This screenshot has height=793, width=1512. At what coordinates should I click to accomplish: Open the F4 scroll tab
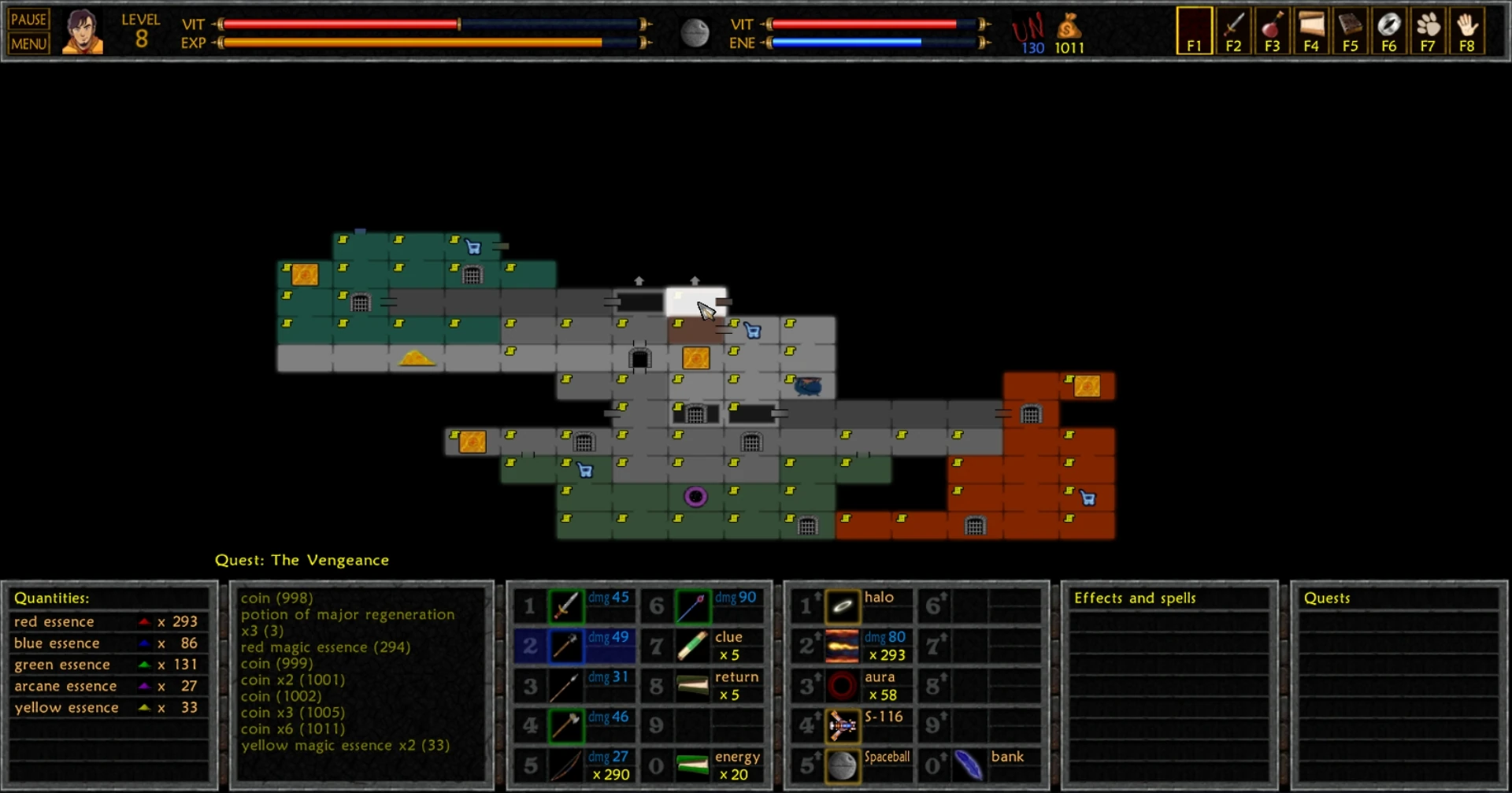click(1311, 31)
